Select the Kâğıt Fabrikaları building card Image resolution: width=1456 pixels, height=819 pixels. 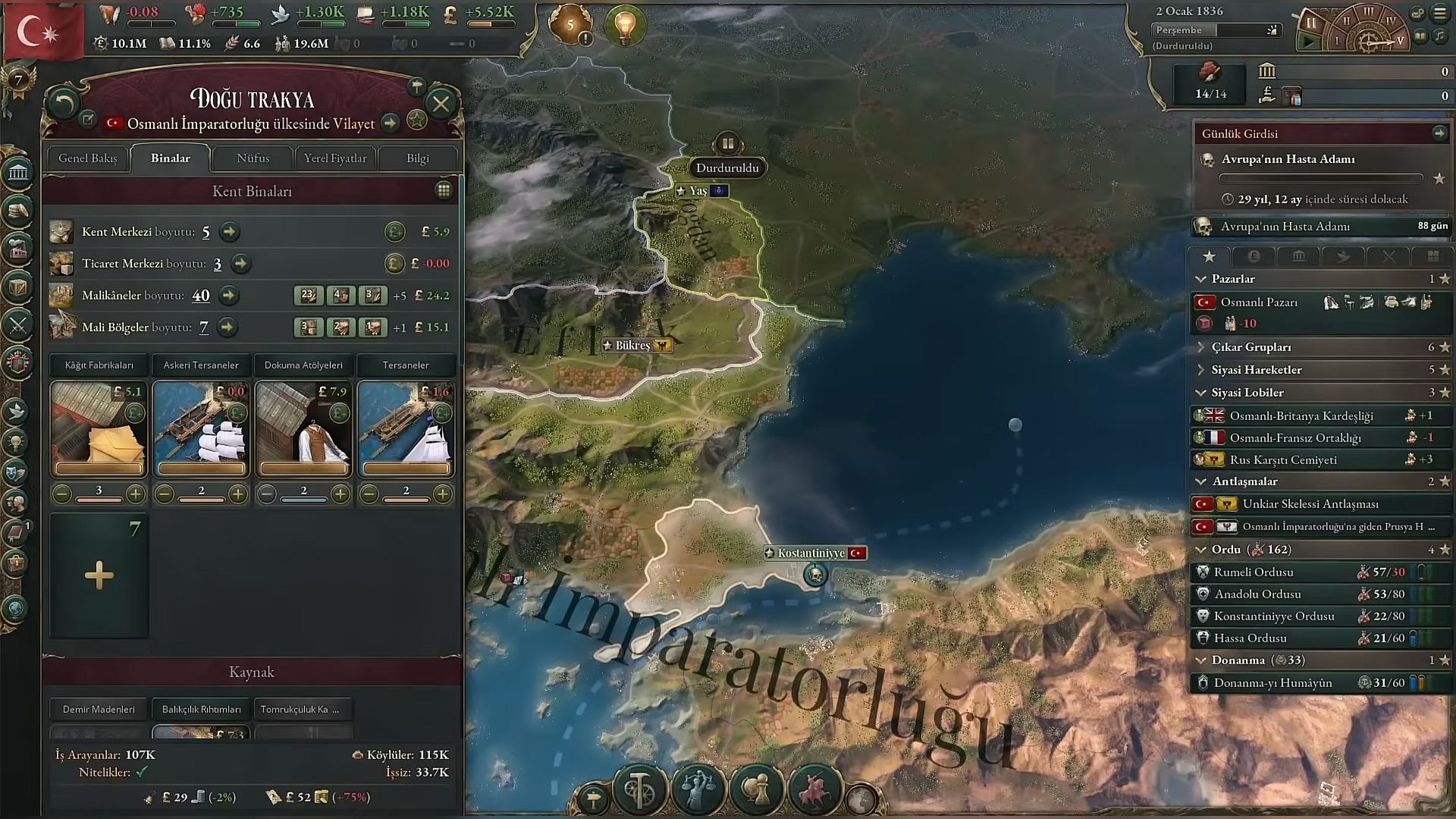click(99, 428)
